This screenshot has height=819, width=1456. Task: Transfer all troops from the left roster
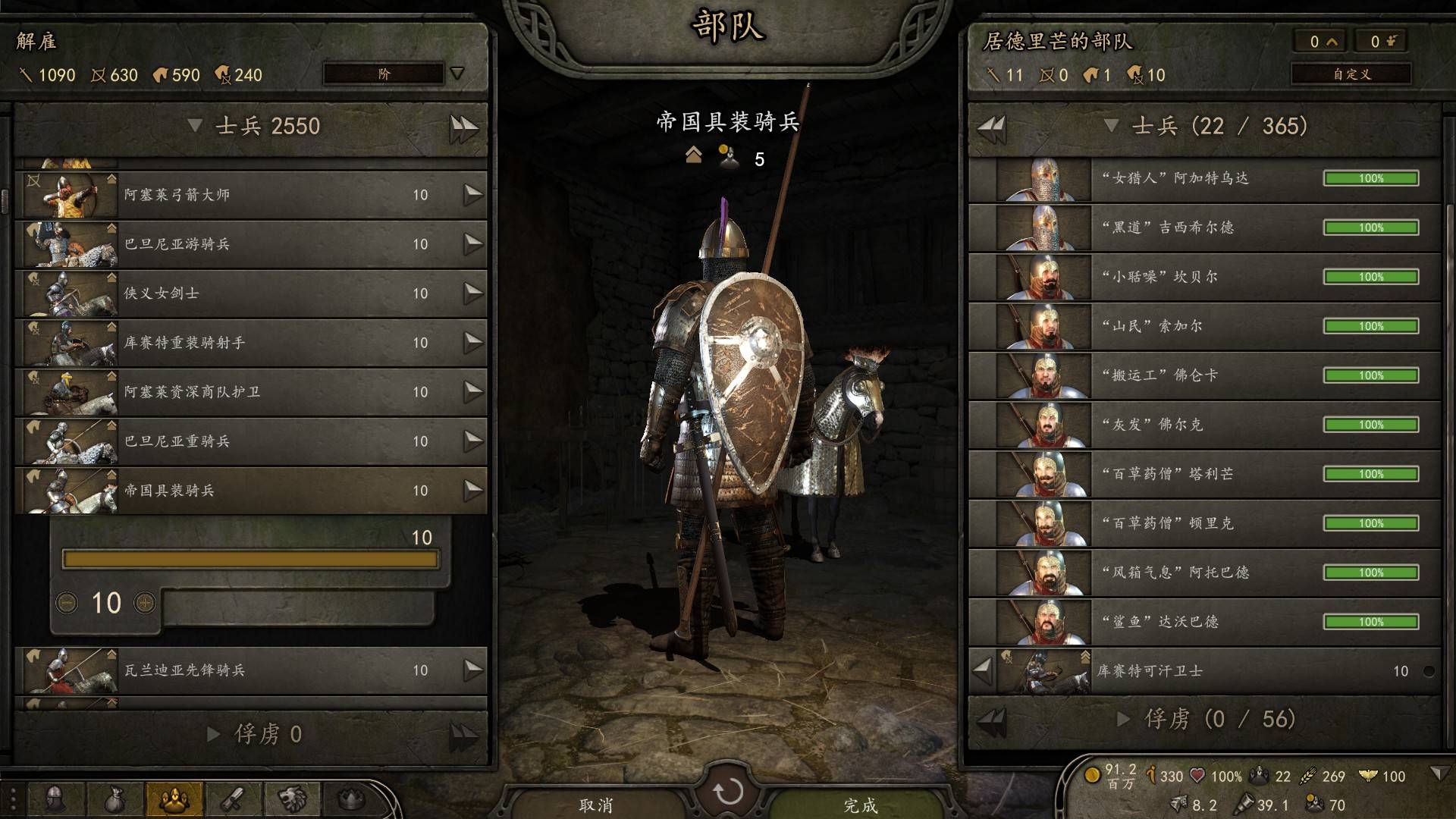(463, 127)
